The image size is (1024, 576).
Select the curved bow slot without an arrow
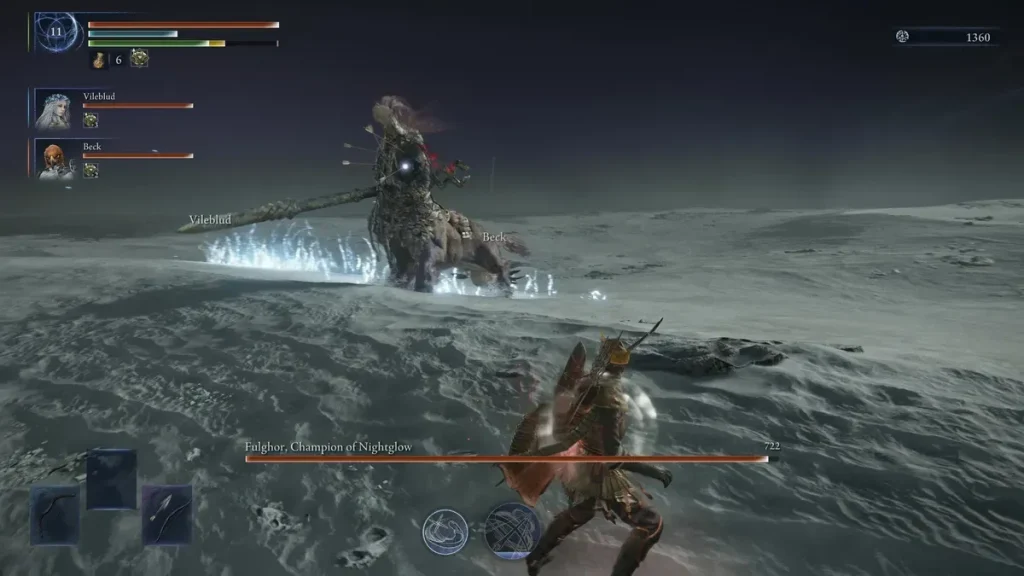click(54, 514)
